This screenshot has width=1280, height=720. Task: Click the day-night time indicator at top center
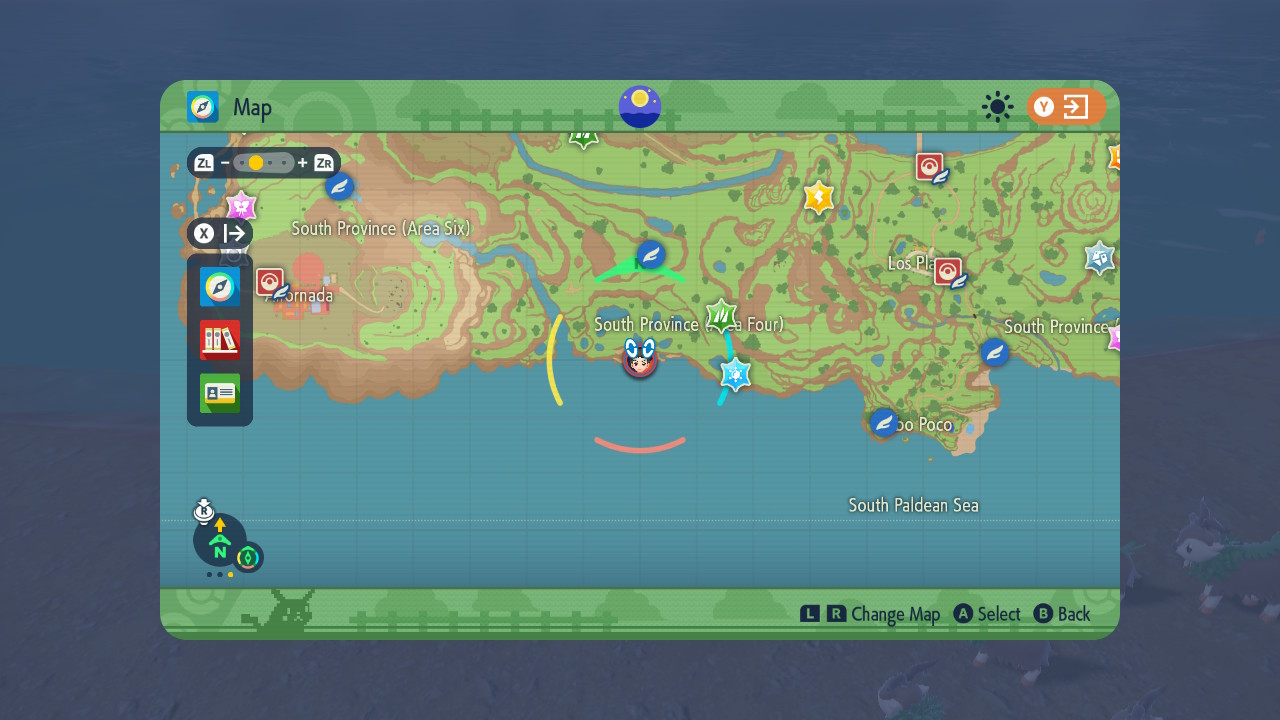639,107
